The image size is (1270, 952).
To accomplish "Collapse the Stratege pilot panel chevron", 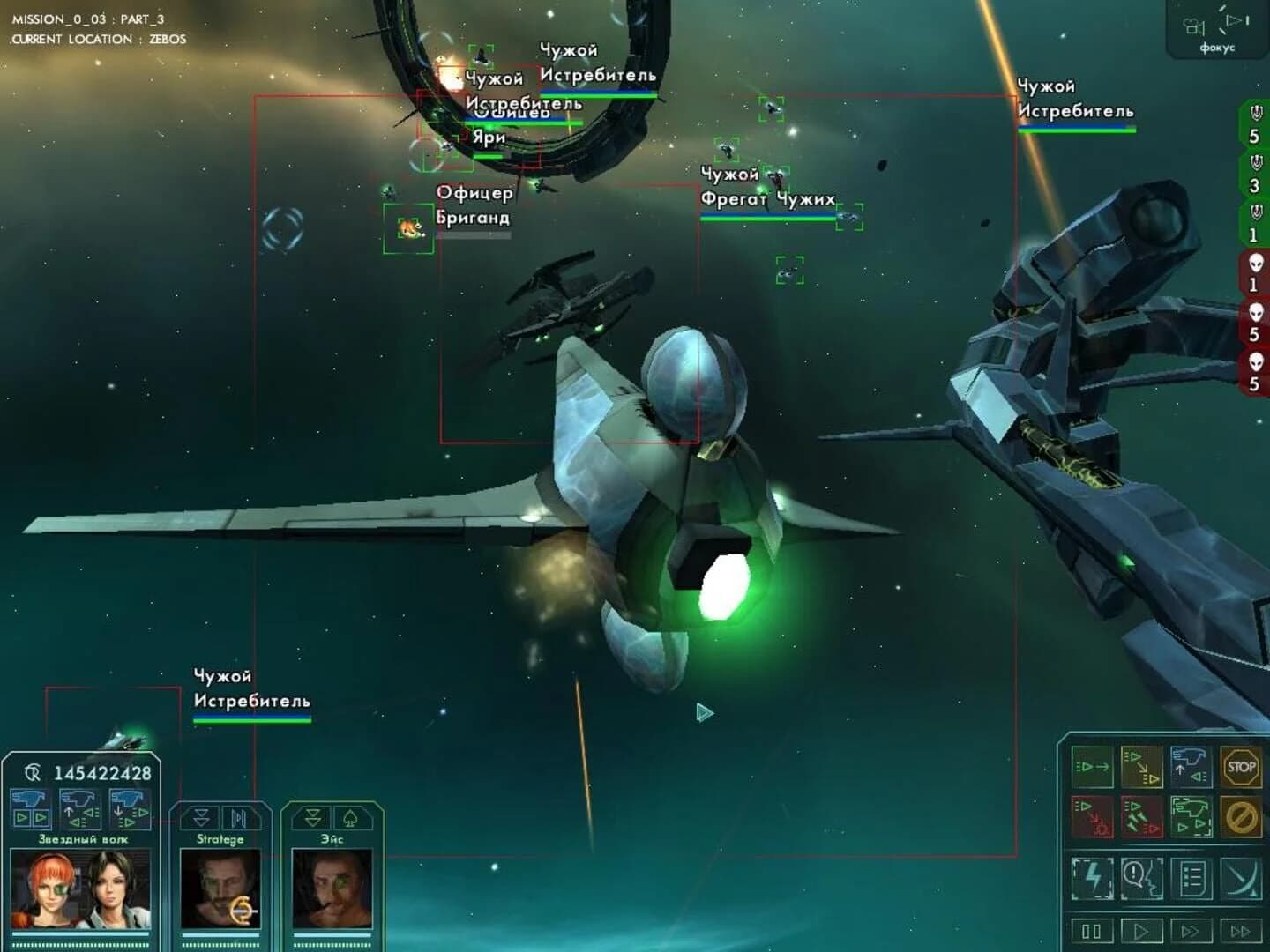I will [201, 817].
